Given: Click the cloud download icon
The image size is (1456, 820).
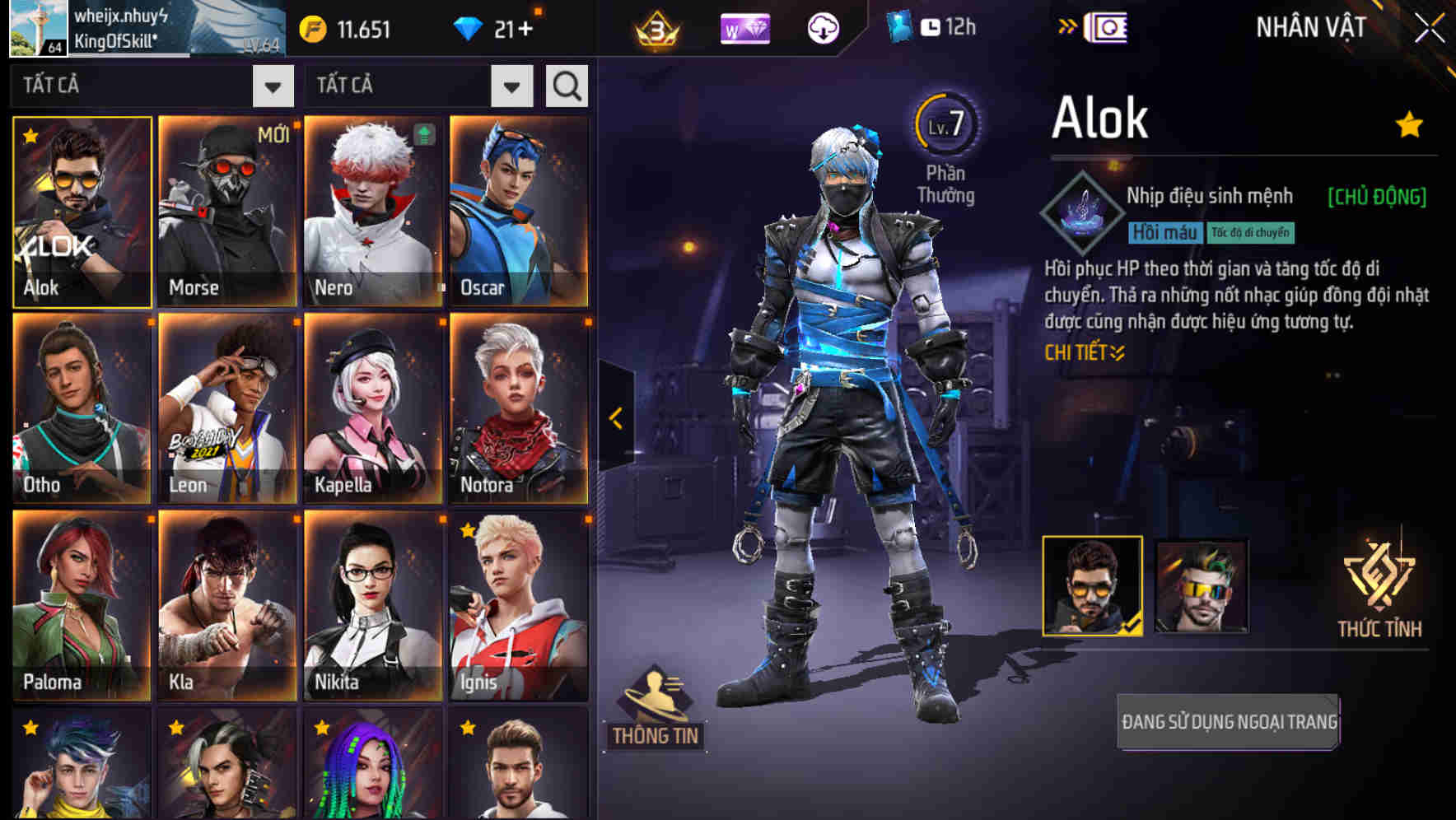Looking at the screenshot, I should tap(821, 27).
